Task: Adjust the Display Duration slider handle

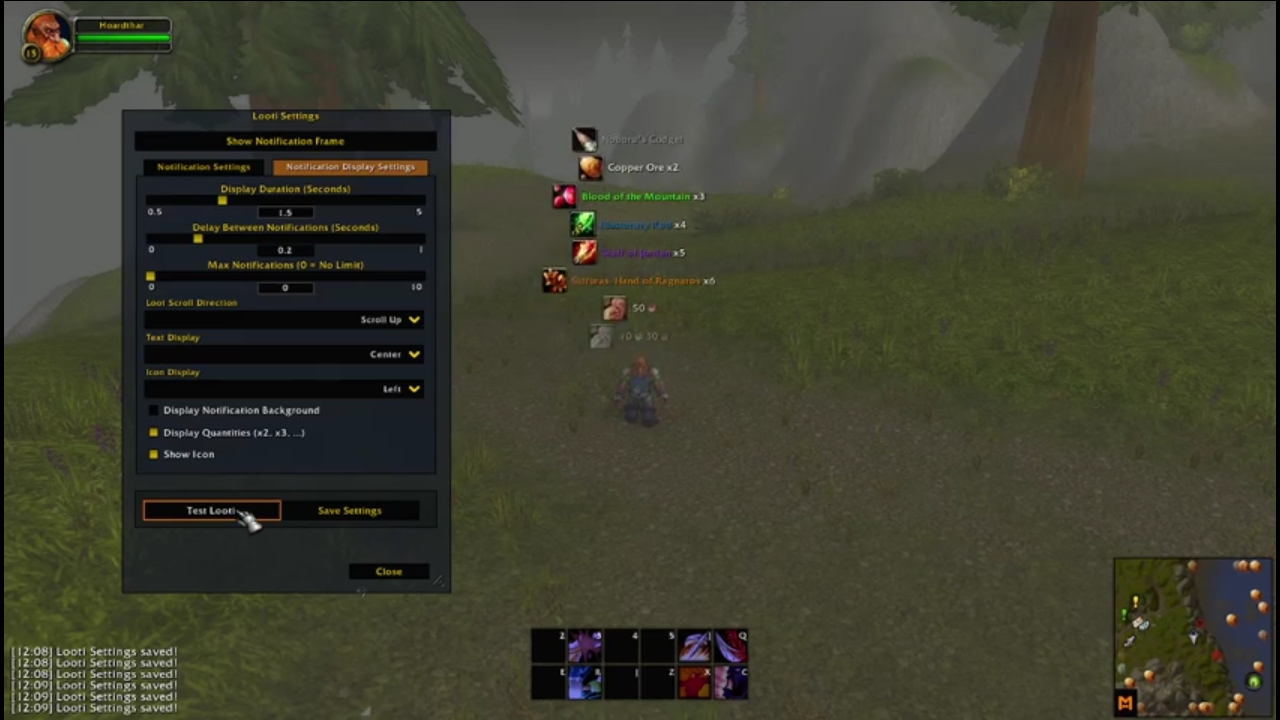Action: point(222,200)
